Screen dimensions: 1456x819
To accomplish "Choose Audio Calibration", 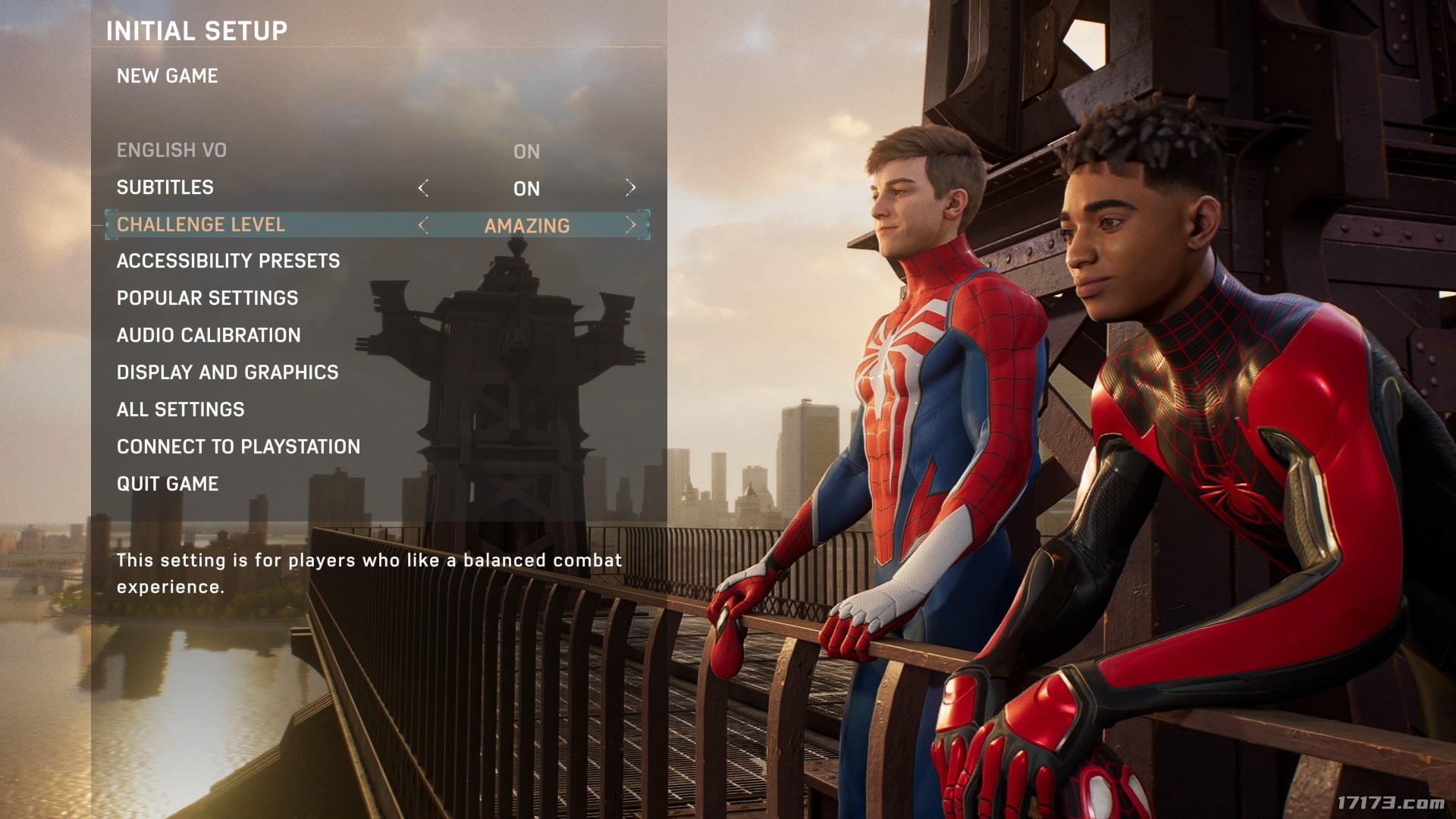I will point(209,335).
